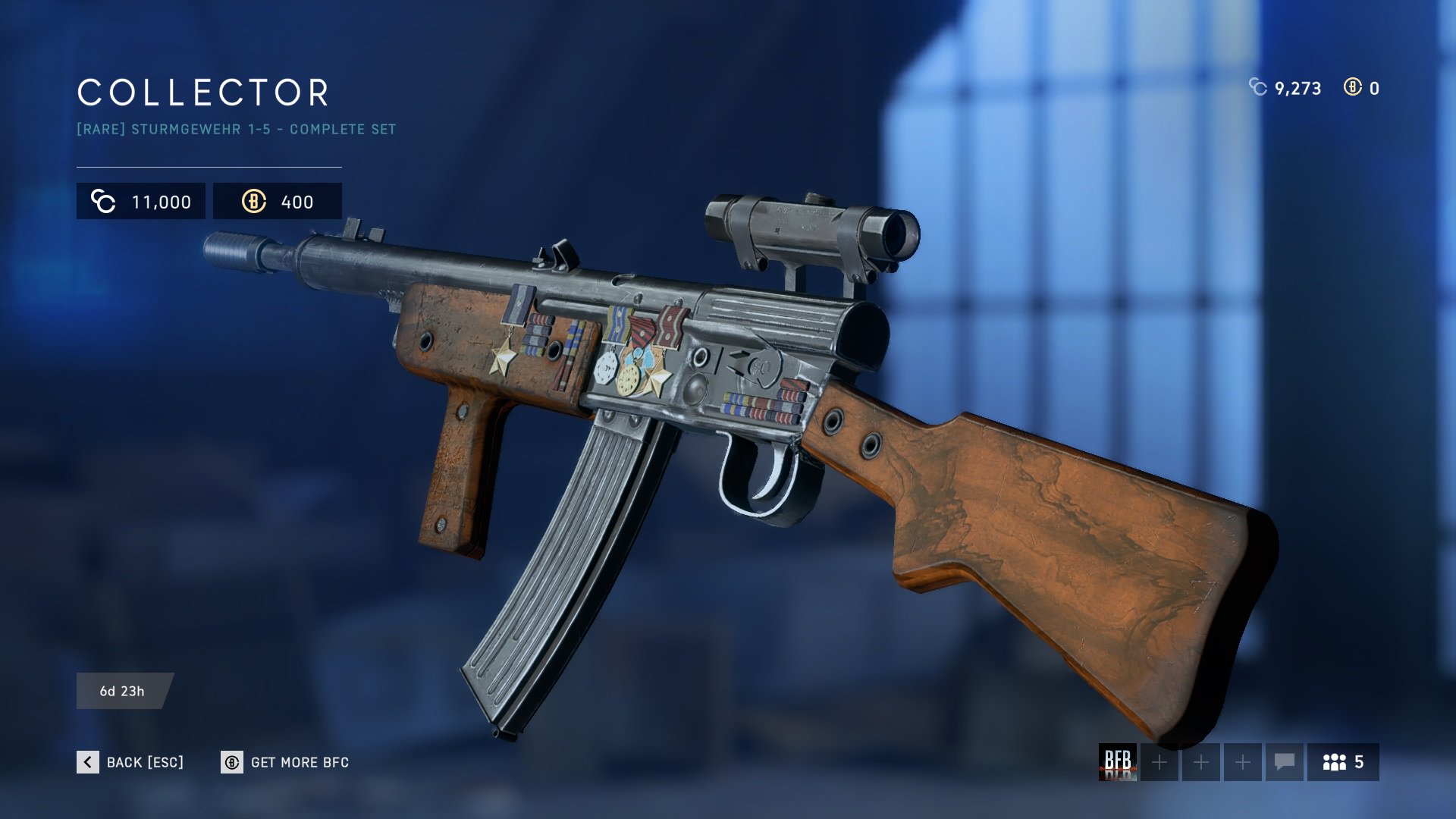Click the back chevron arrow icon
This screenshot has width=1456, height=819.
[x=86, y=762]
